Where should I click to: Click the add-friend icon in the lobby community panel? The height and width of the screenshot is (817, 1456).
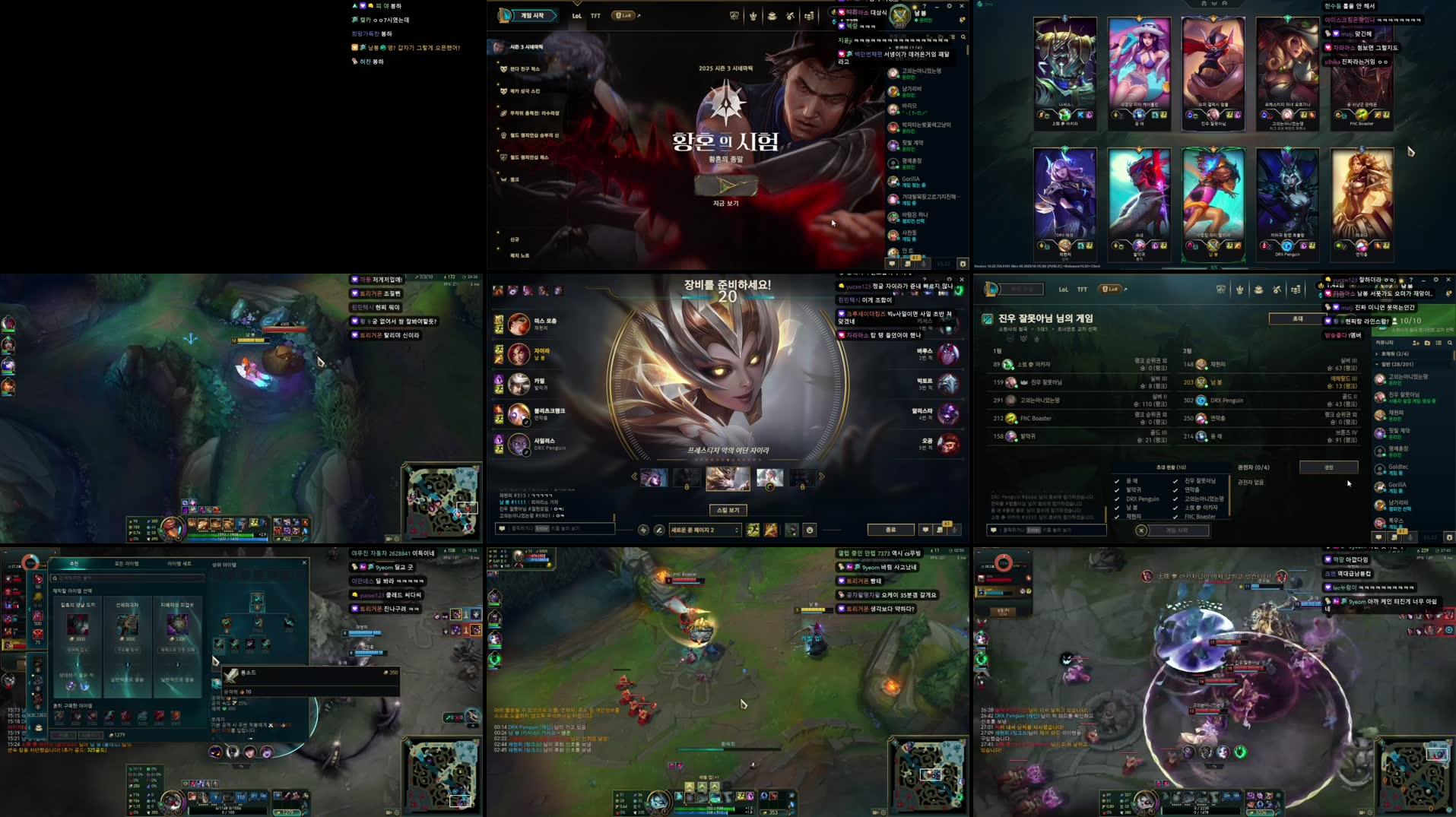click(1415, 343)
